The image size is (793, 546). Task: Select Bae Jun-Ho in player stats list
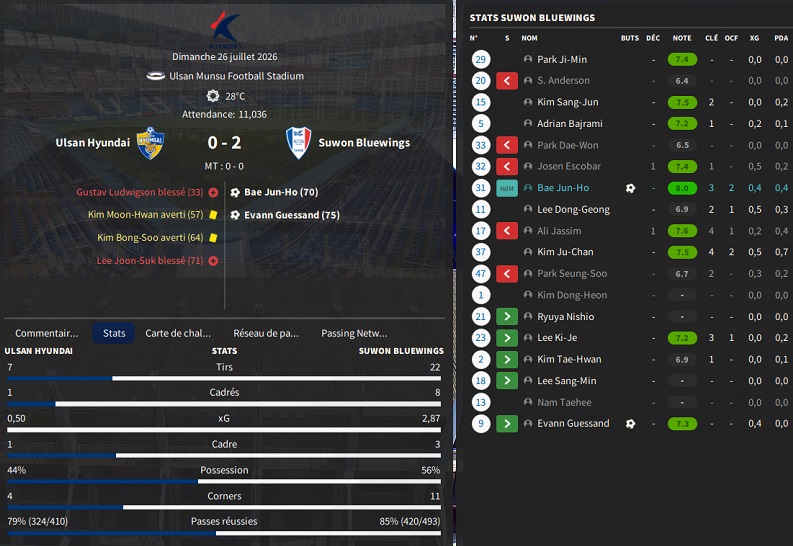563,188
